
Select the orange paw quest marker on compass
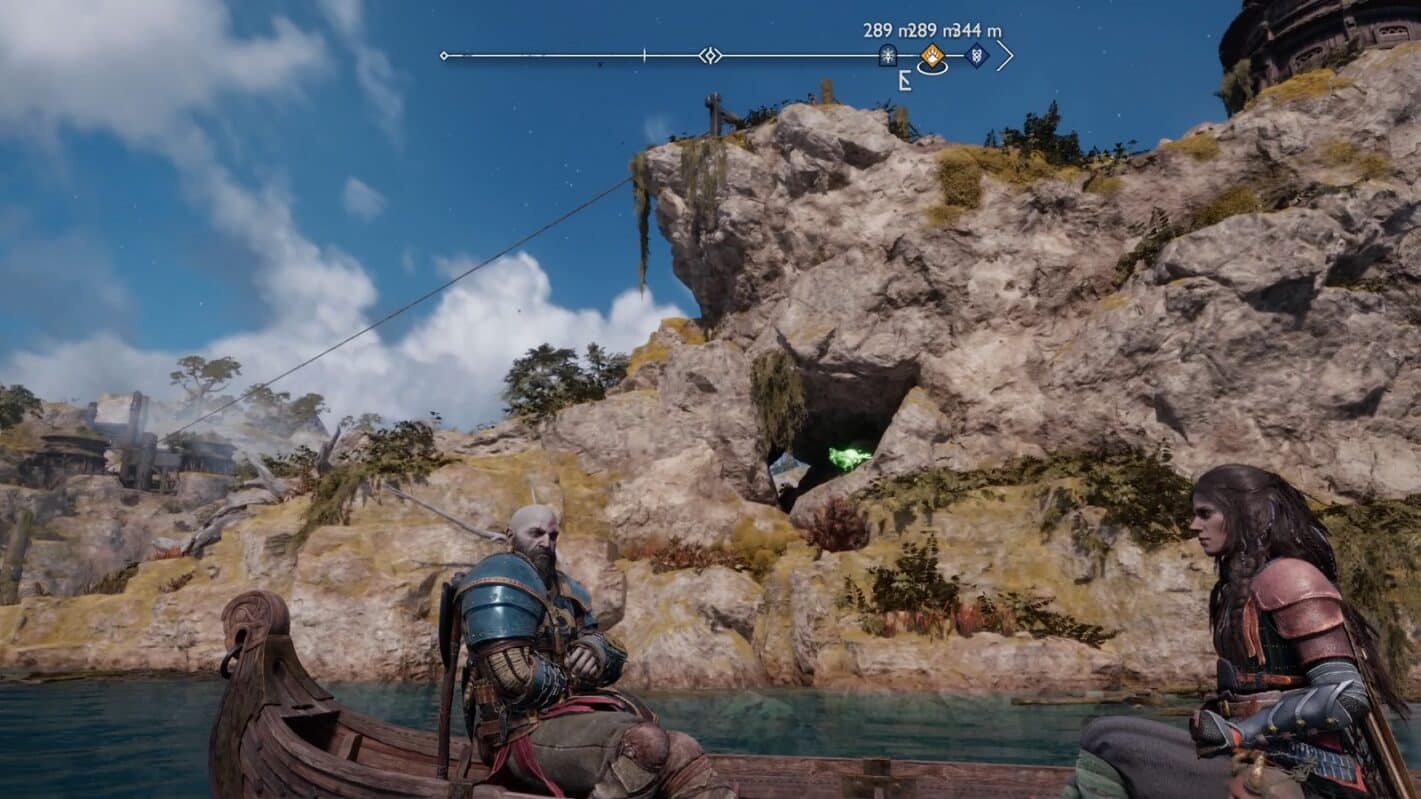tap(932, 56)
